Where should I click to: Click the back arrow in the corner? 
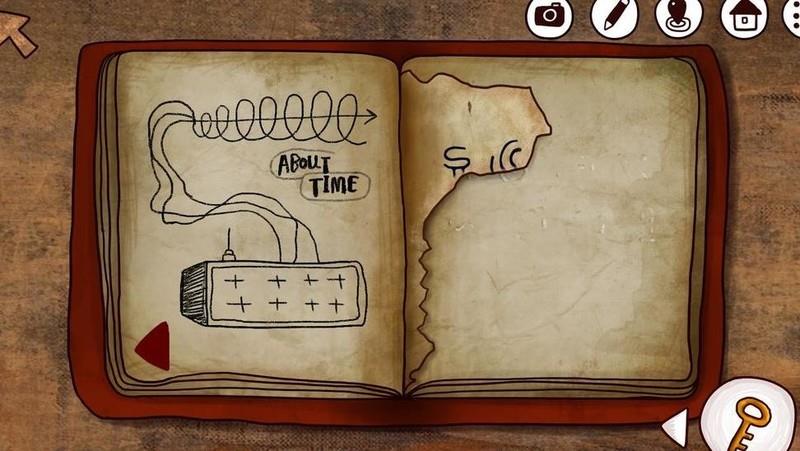(x=17, y=33)
